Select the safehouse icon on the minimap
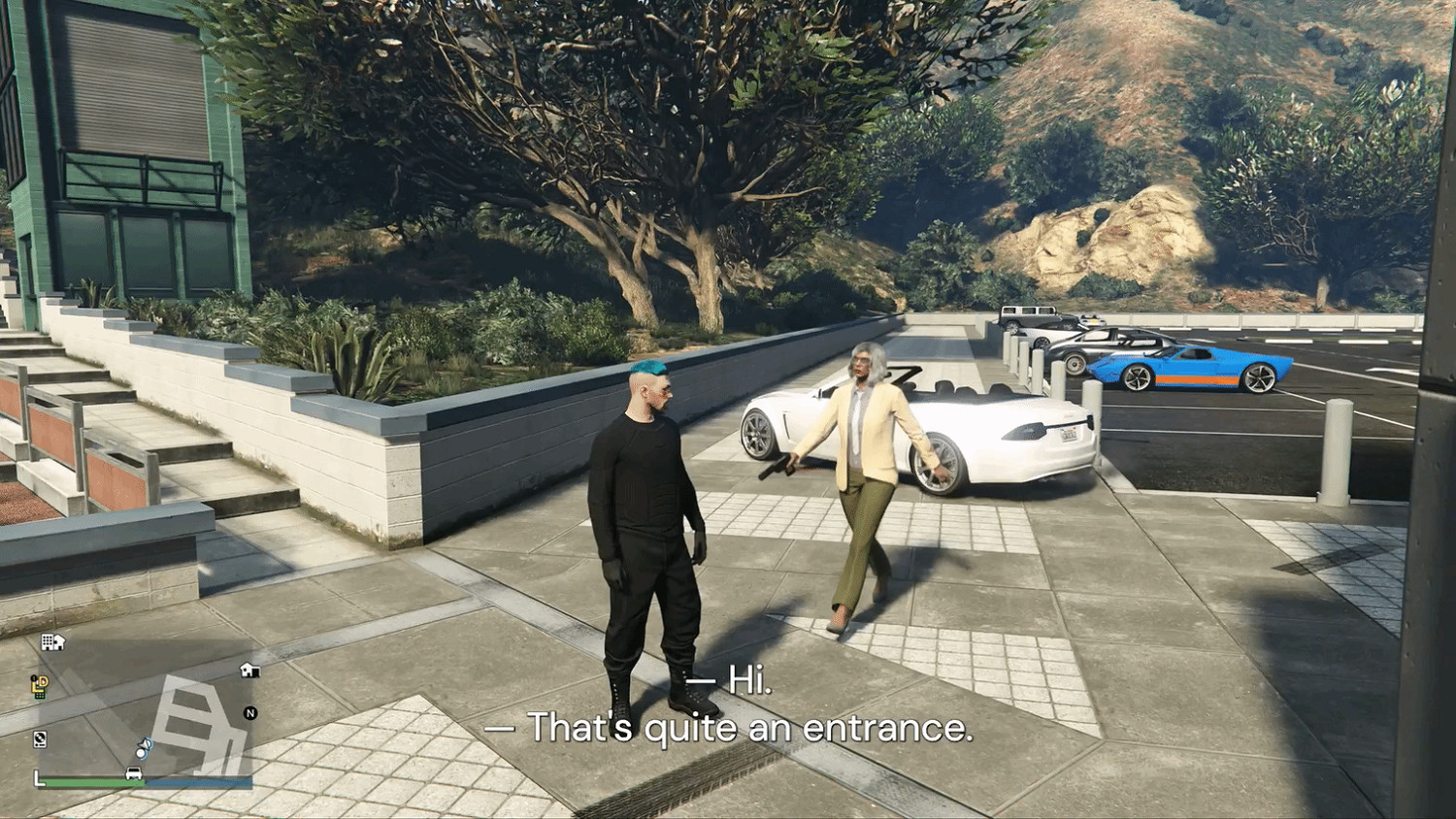 click(249, 670)
